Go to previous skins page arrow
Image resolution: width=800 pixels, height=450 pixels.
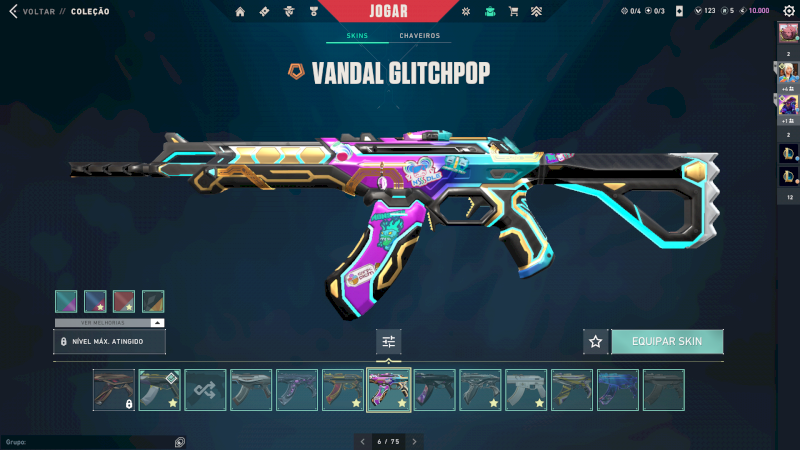point(362,441)
